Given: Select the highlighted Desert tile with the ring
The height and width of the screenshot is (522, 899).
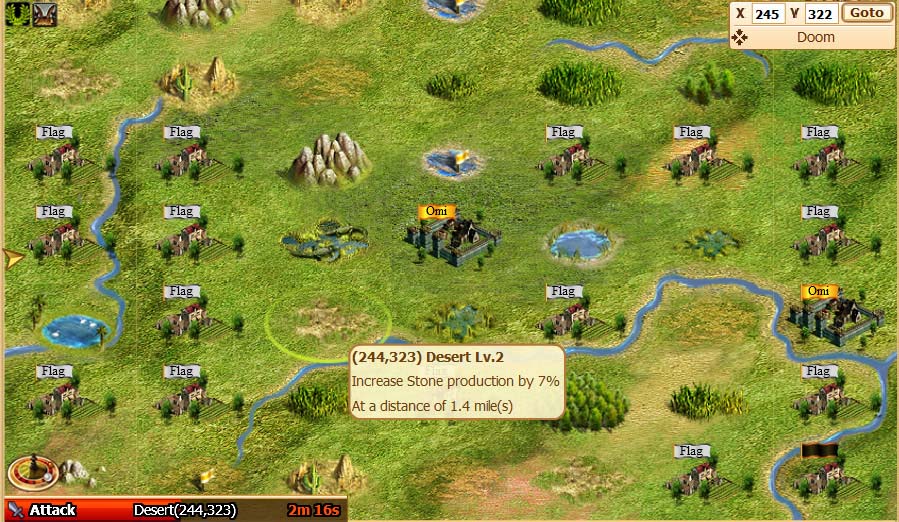Looking at the screenshot, I should (x=328, y=325).
